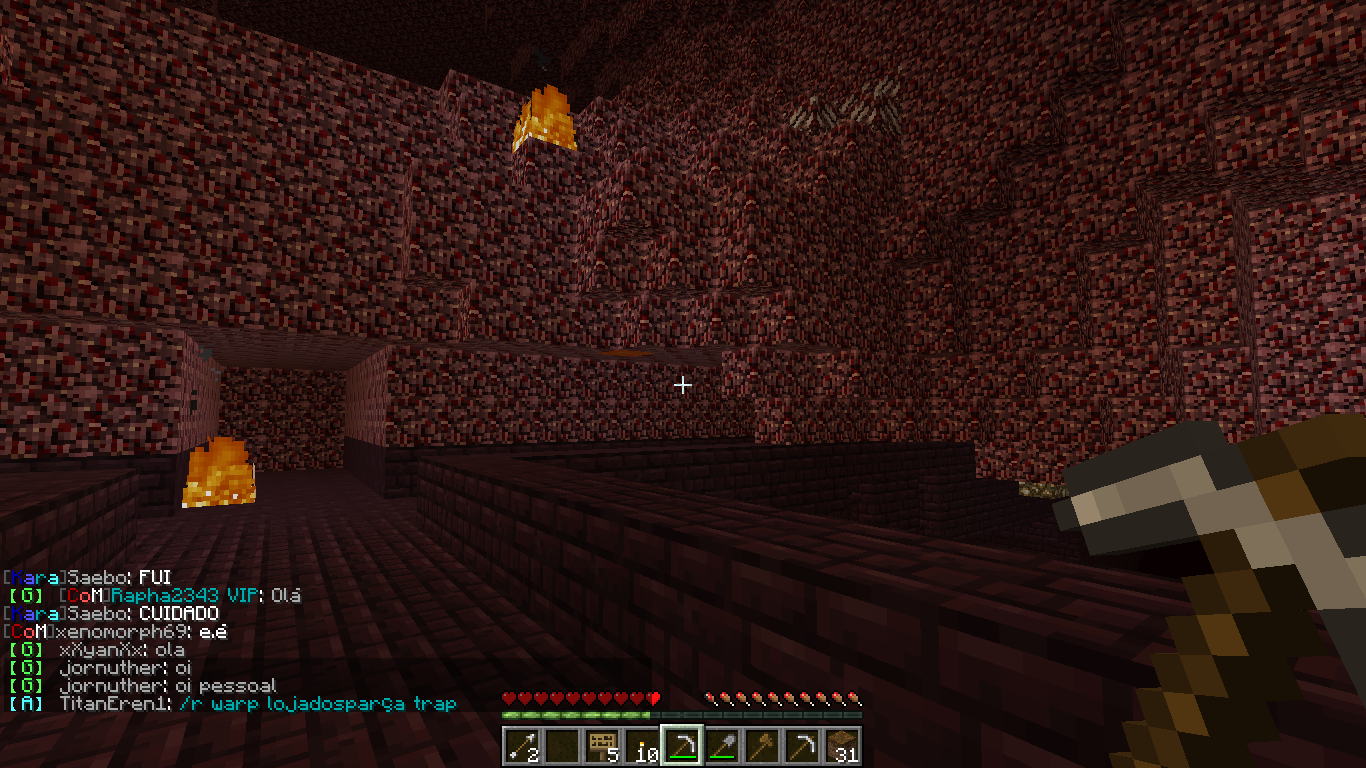The width and height of the screenshot is (1366, 768).
Task: Select the arrows slot in the hotbar
Action: click(522, 746)
